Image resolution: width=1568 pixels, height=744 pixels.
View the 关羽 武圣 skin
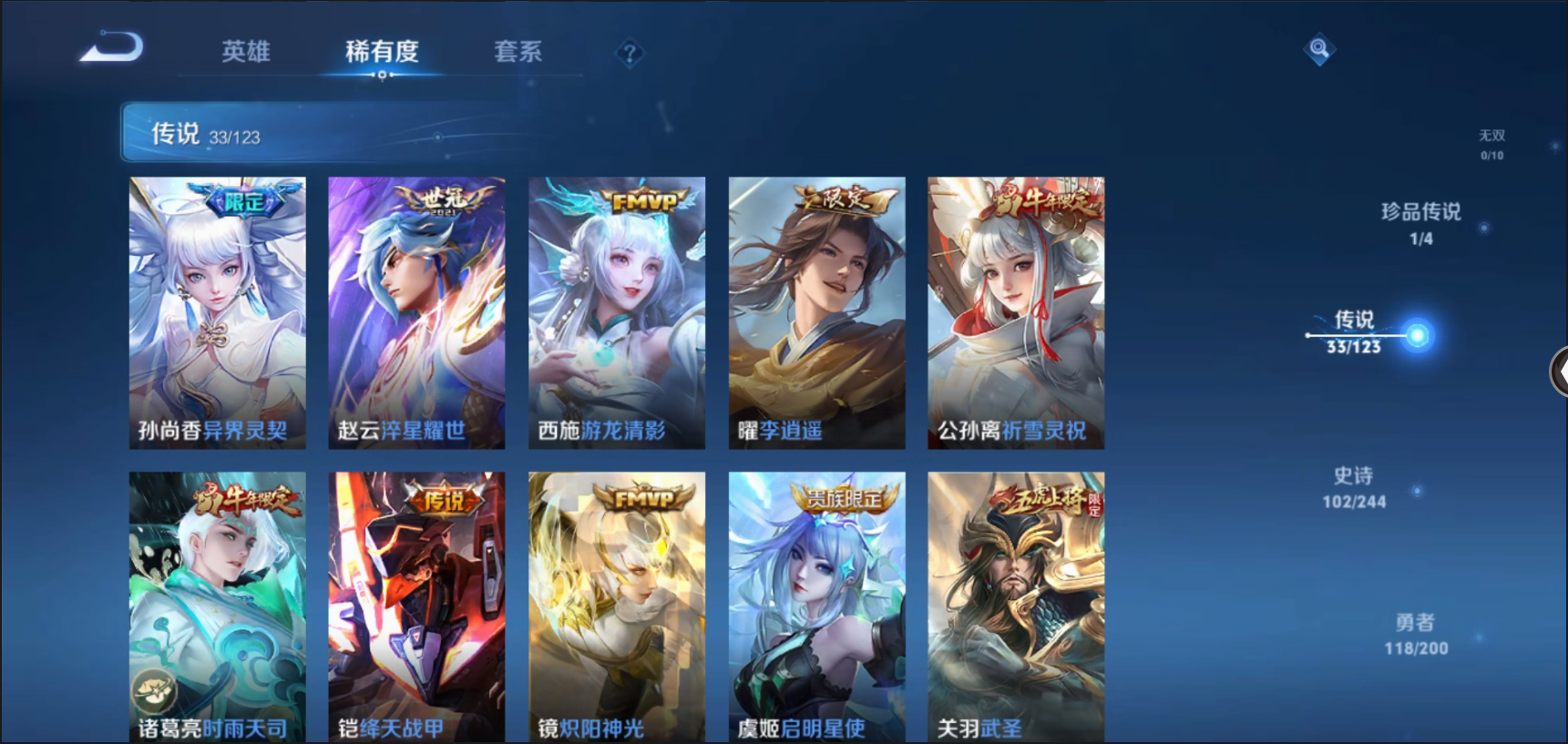[1016, 606]
